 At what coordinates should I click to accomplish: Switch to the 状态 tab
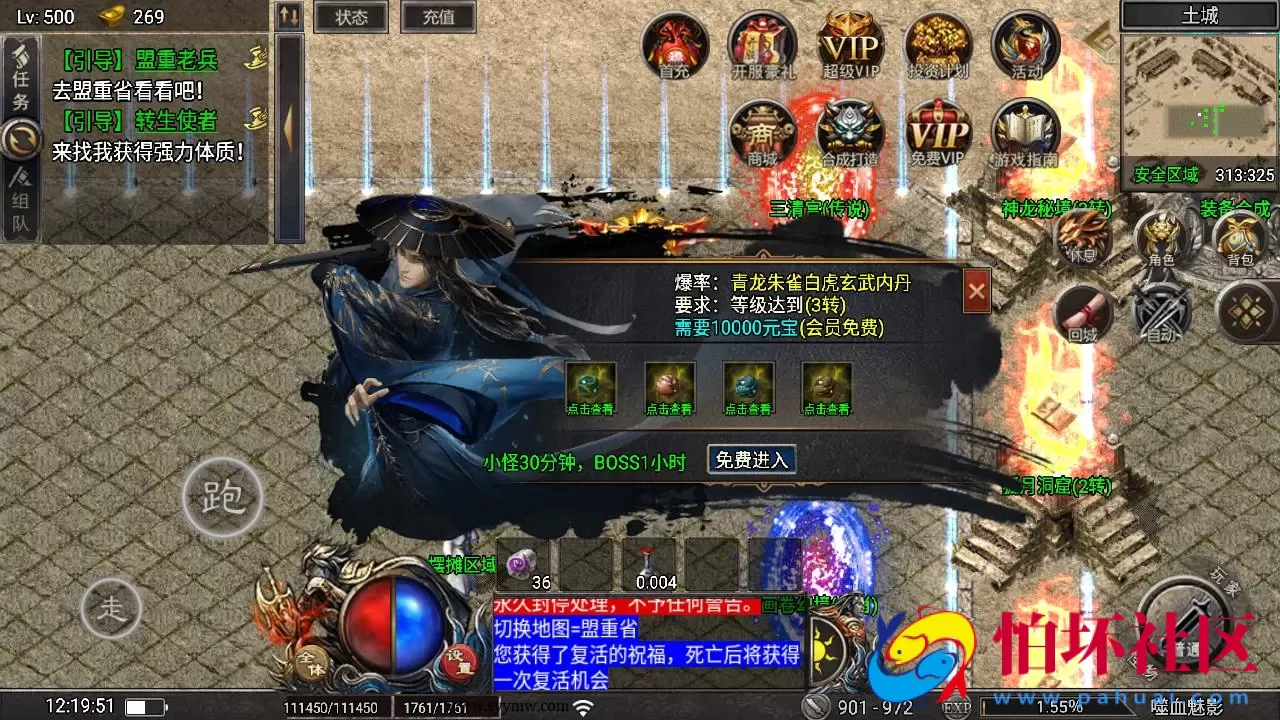[351, 17]
